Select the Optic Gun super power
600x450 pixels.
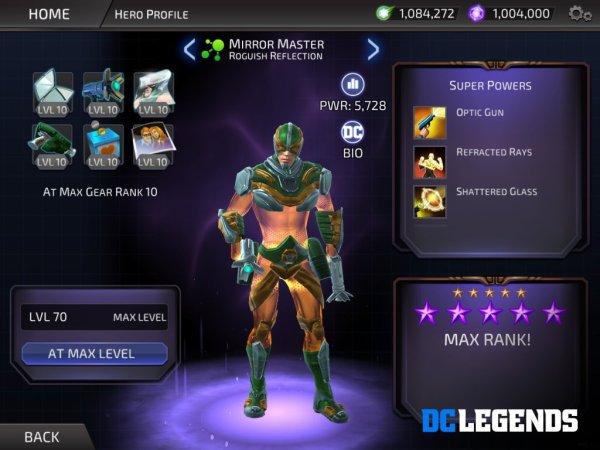[430, 121]
